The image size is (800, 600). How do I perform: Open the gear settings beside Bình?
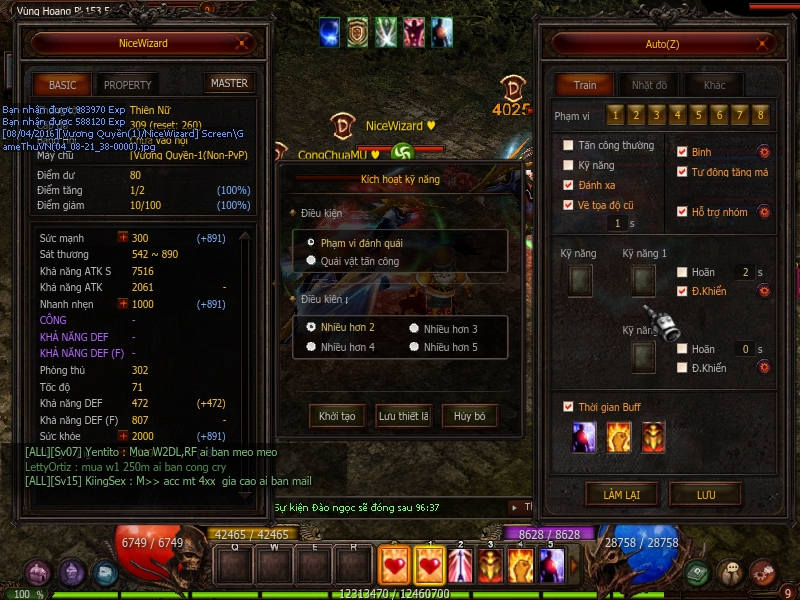tap(764, 152)
